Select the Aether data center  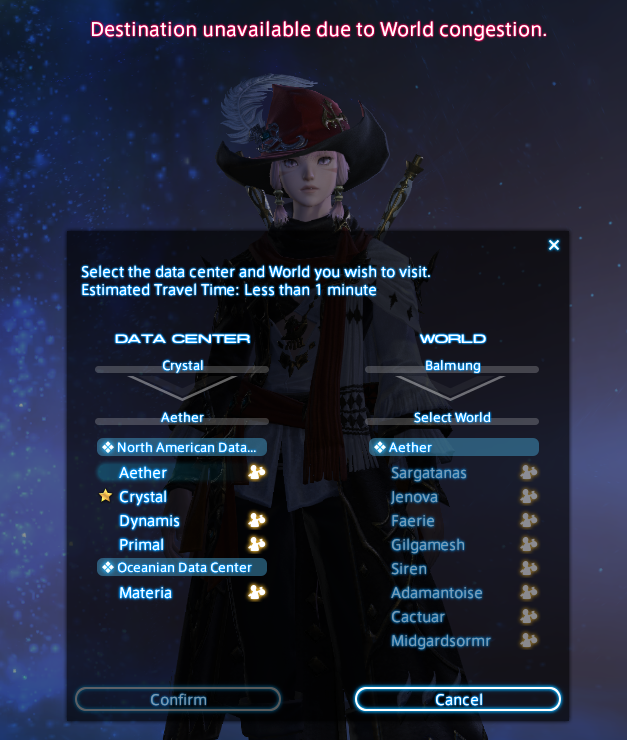143,472
